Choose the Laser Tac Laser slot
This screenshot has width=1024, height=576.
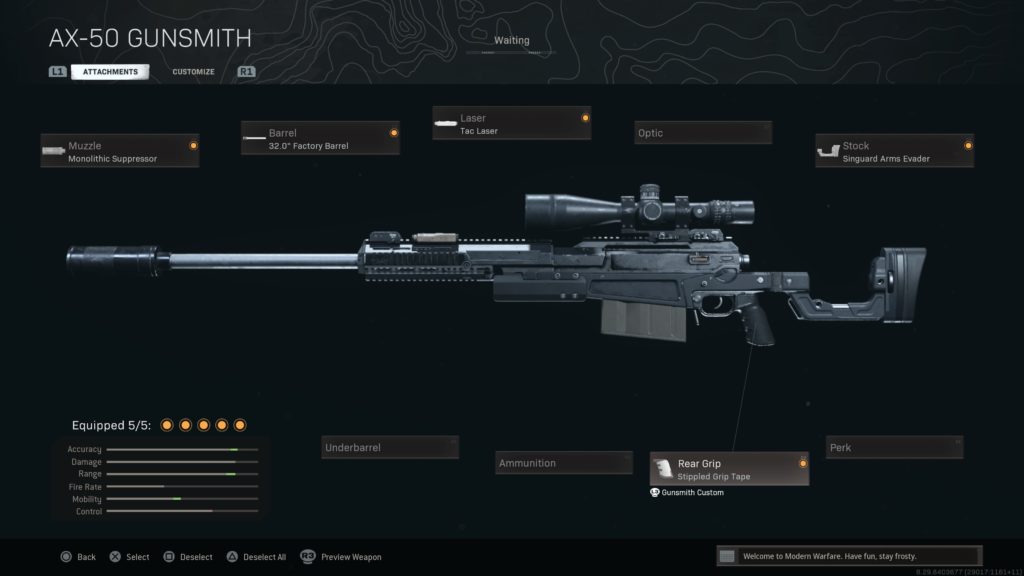pyautogui.click(x=511, y=124)
